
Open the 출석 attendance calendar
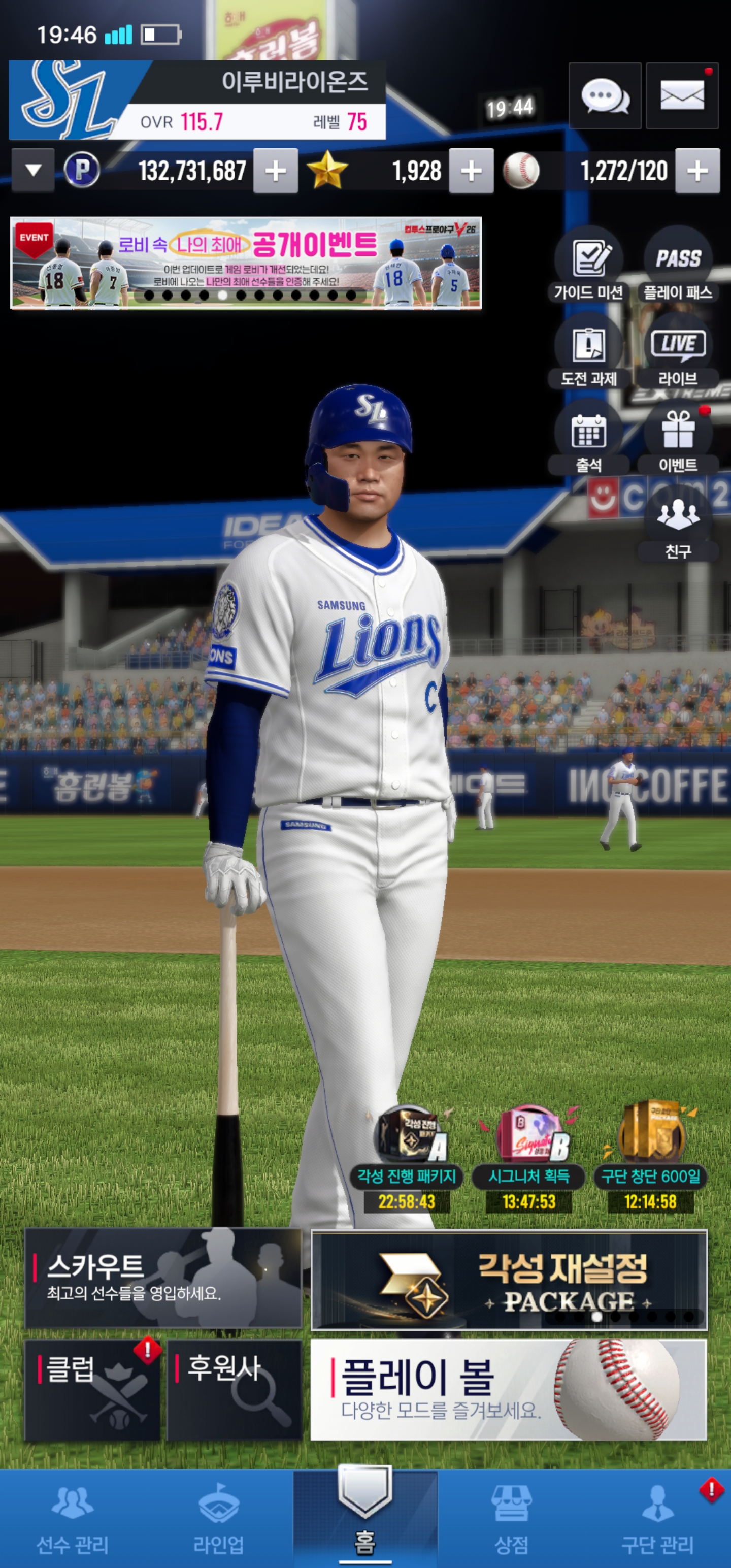coord(588,438)
